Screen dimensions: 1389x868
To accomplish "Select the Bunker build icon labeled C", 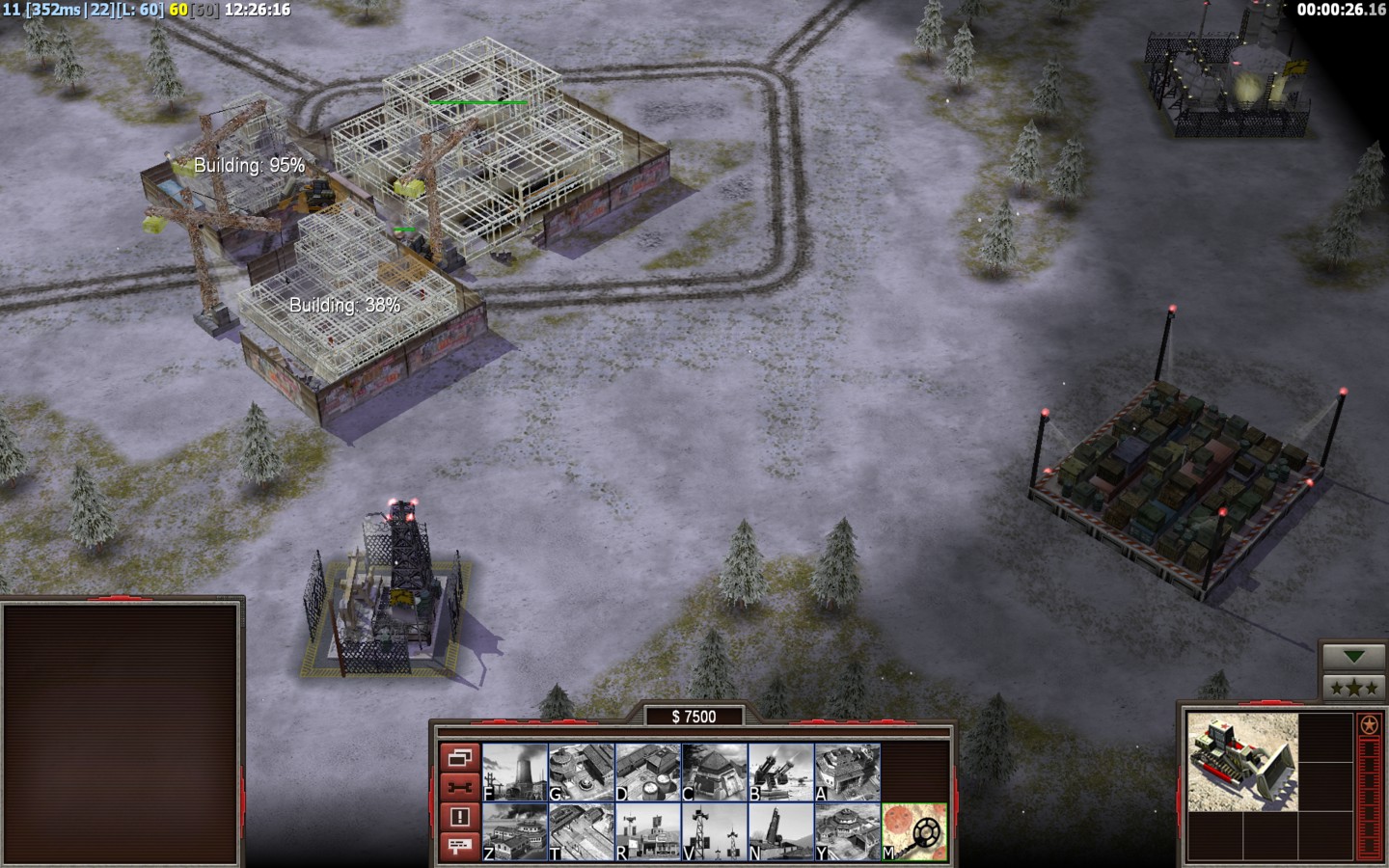I will pyautogui.click(x=715, y=773).
